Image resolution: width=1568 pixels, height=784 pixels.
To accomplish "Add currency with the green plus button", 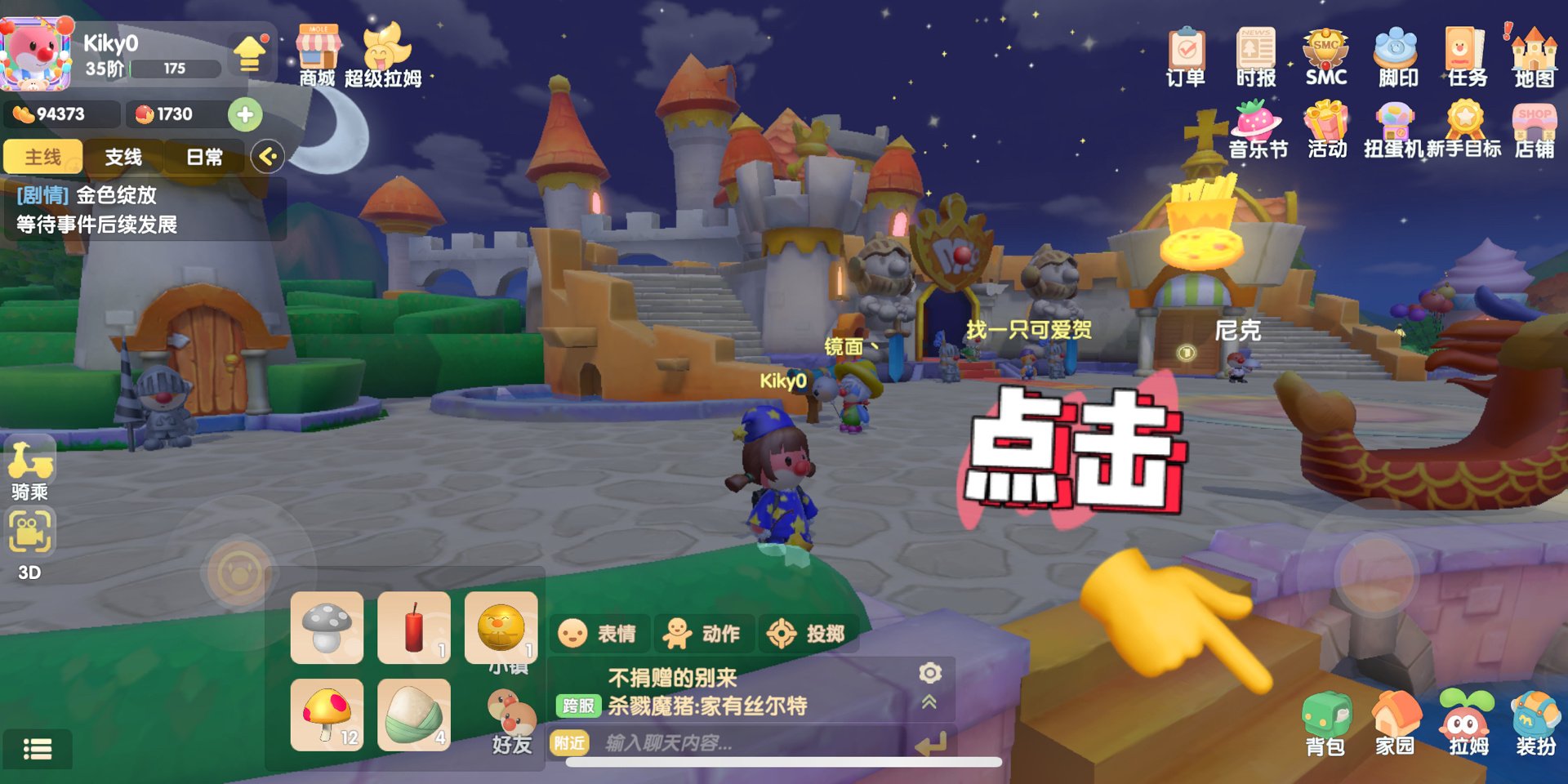I will coord(245,114).
